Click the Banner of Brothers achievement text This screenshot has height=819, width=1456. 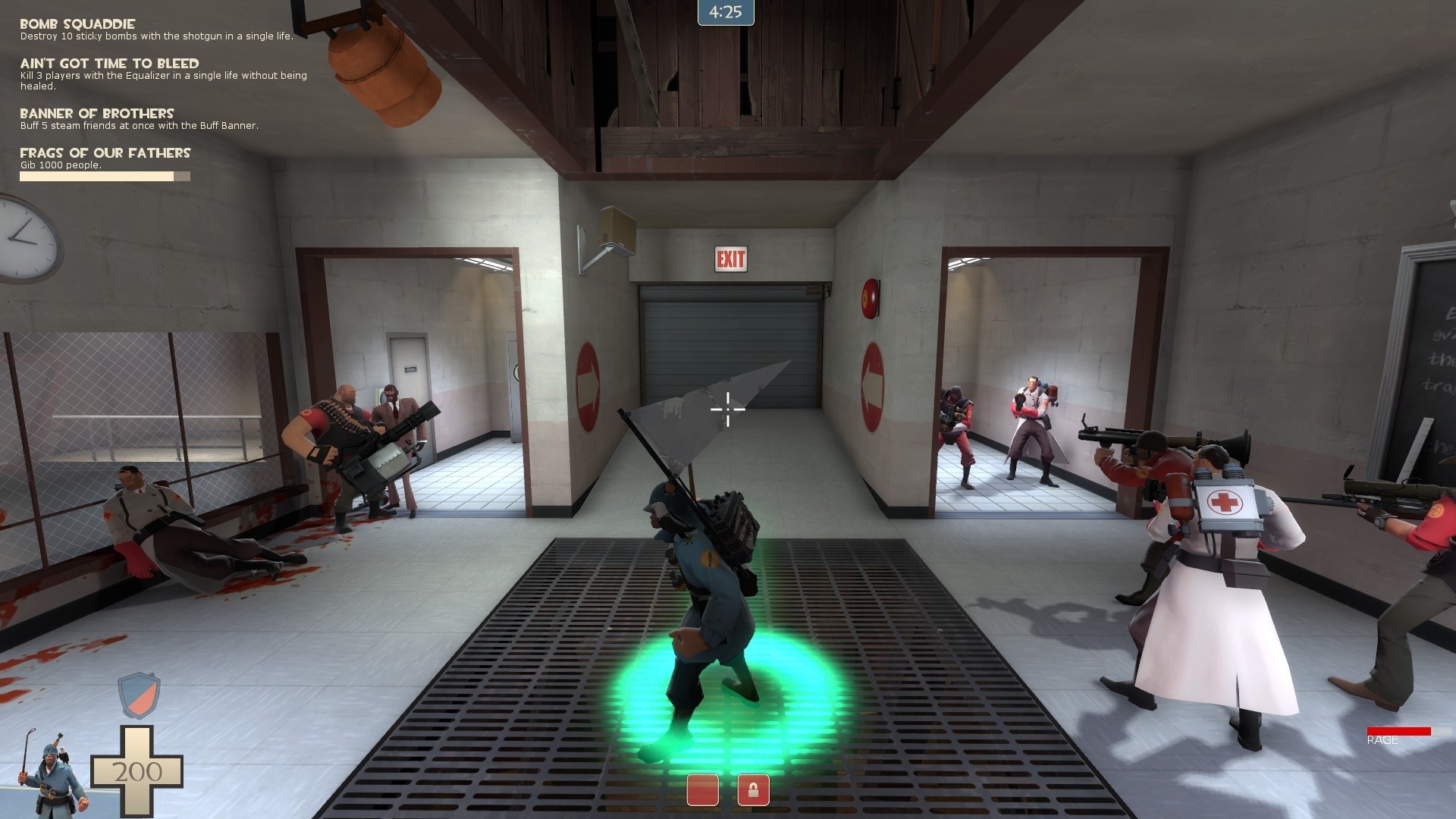(97, 113)
